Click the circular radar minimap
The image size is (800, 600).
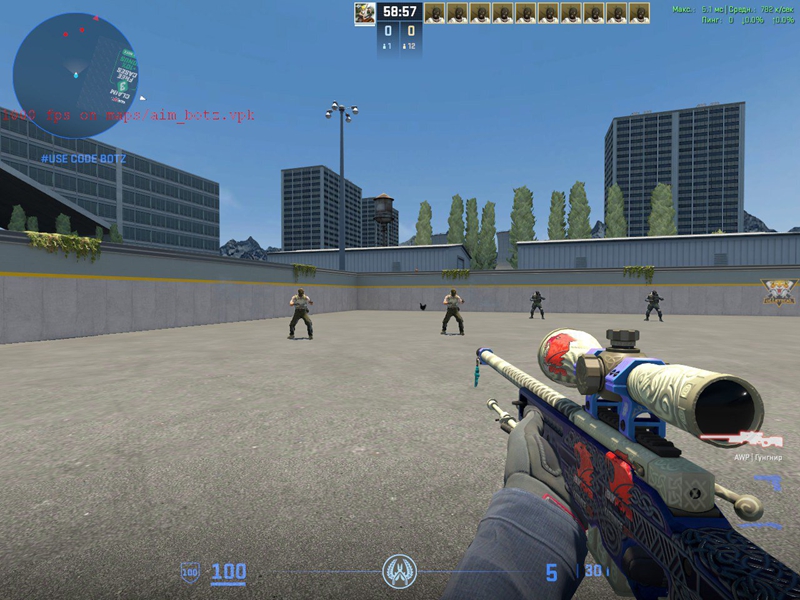[75, 75]
